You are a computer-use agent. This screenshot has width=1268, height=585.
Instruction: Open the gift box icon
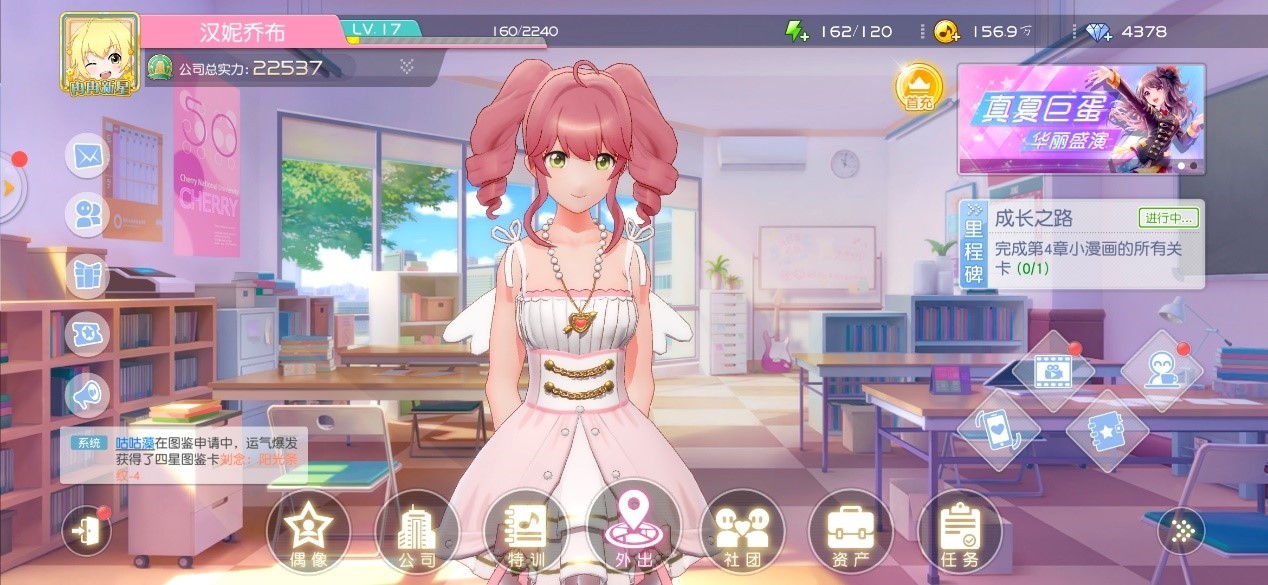click(88, 274)
